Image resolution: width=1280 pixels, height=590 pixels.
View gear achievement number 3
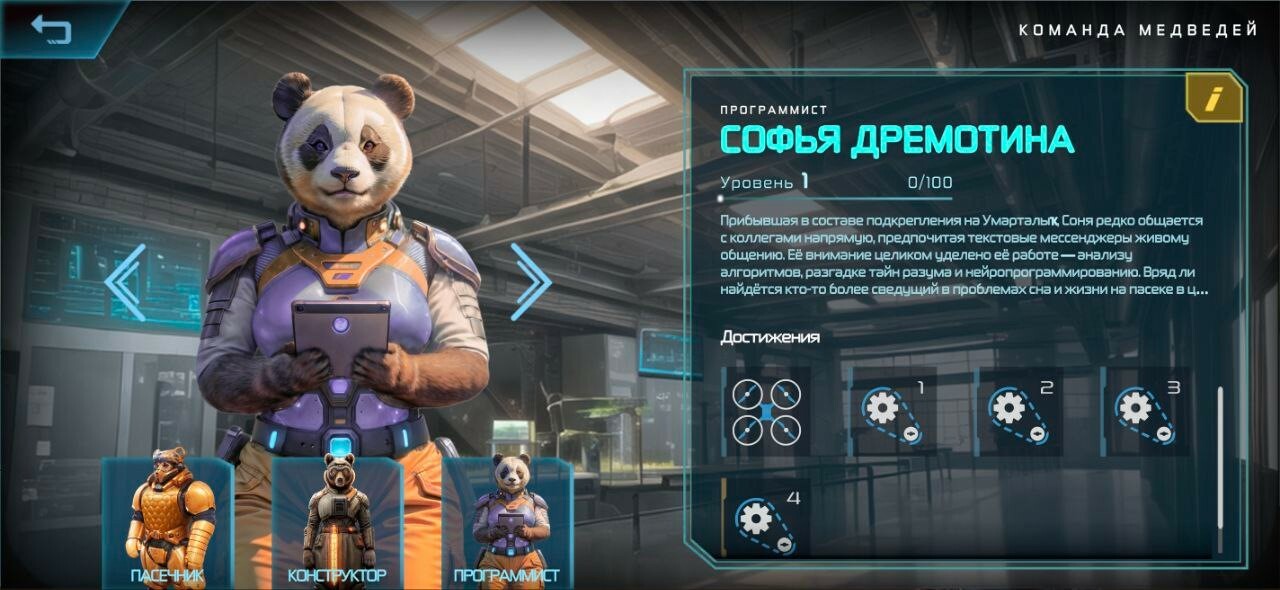pyautogui.click(x=1145, y=412)
